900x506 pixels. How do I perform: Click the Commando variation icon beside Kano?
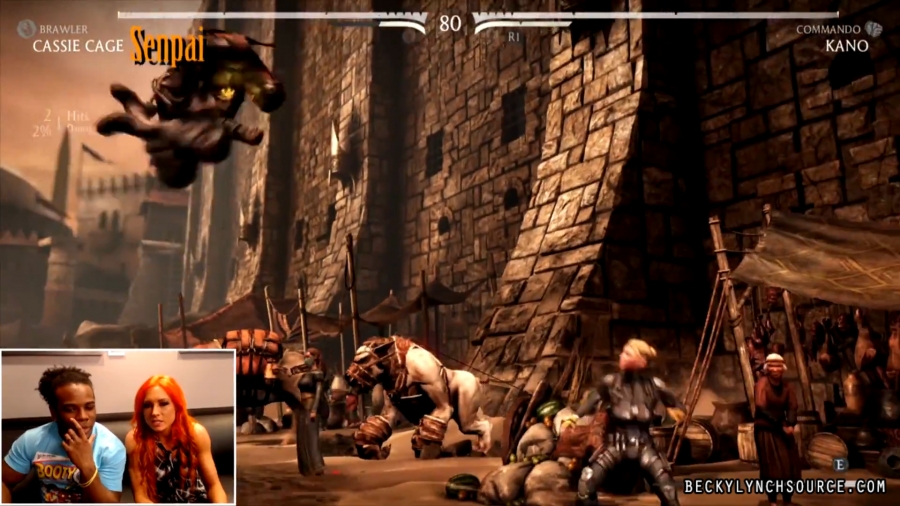[x=874, y=30]
